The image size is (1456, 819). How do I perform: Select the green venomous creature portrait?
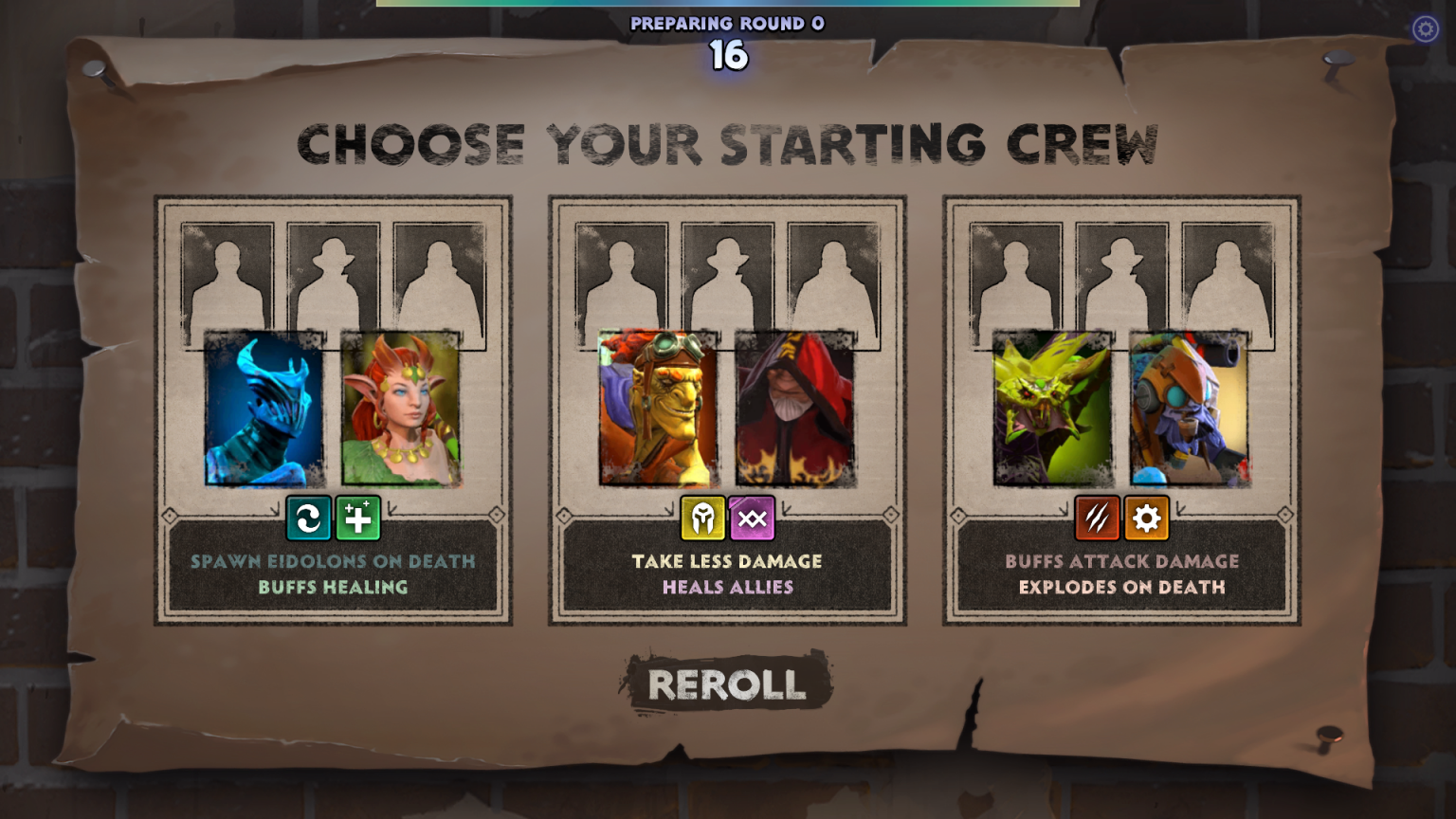pyautogui.click(x=1053, y=409)
